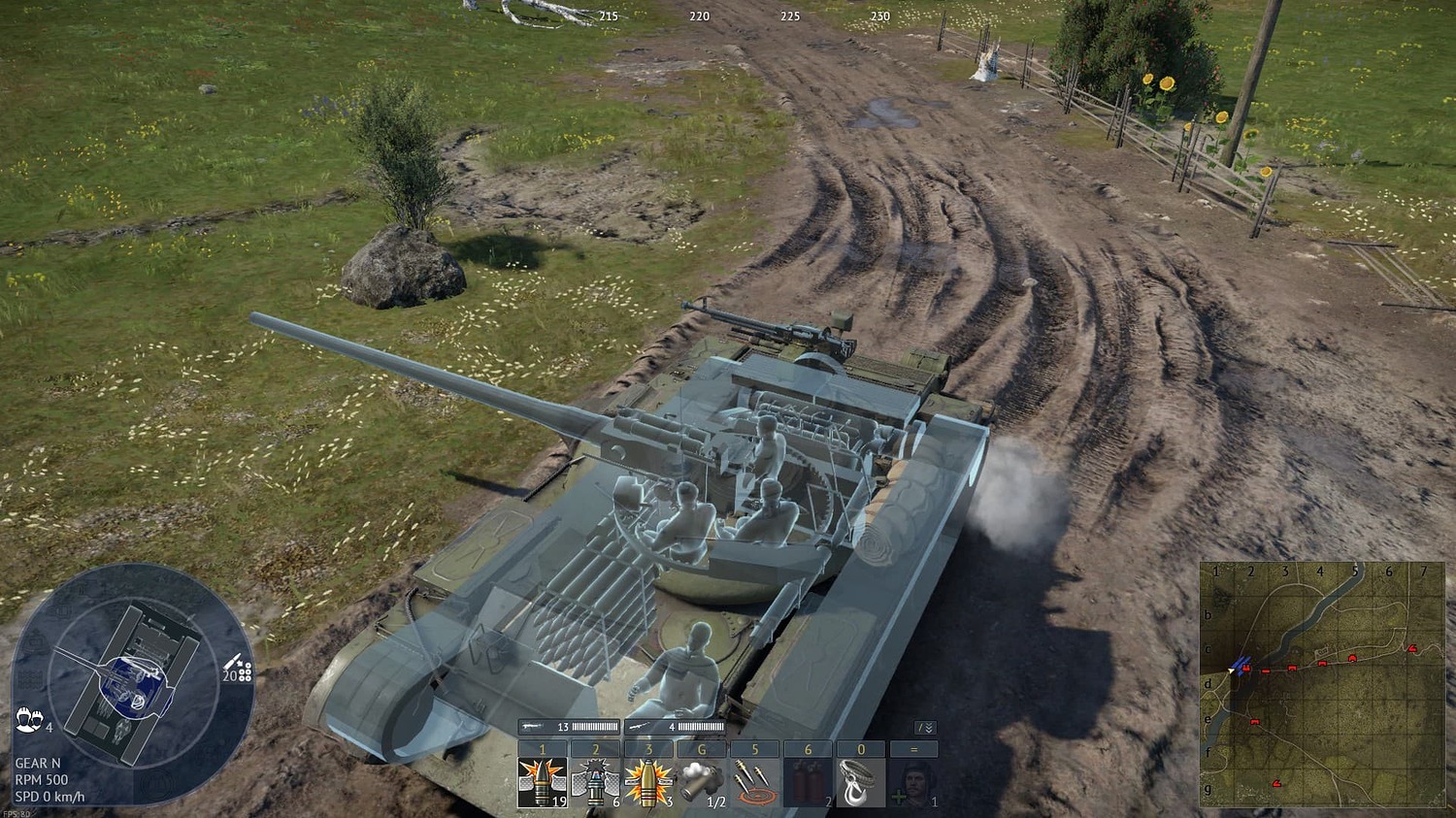This screenshot has height=818, width=1456.
Task: Select the armor-piercing shell in slot 1
Action: (x=542, y=781)
